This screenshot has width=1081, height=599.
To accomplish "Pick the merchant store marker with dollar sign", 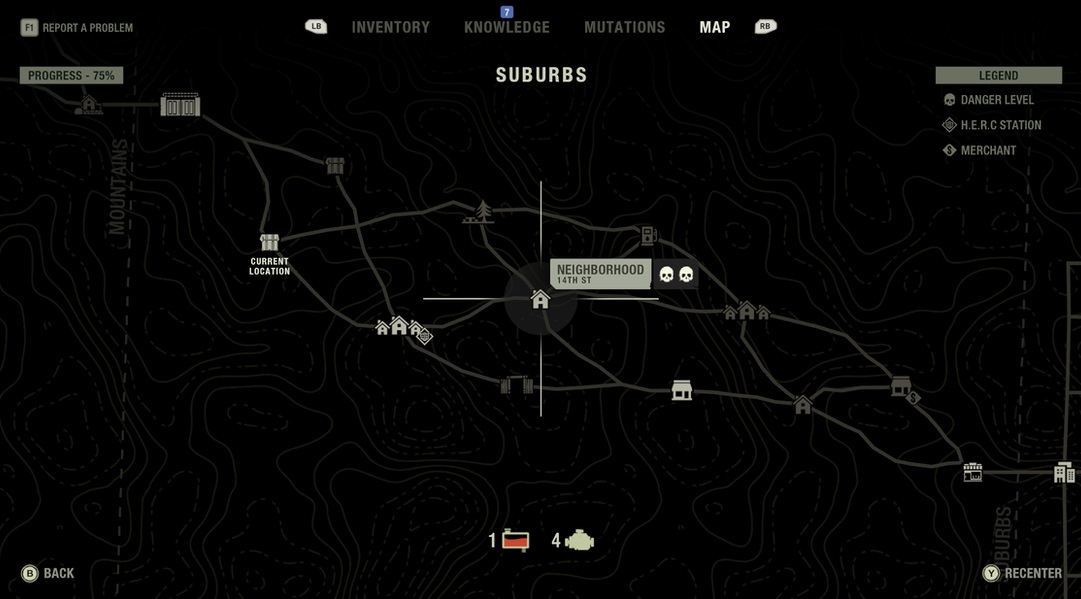I will (x=903, y=388).
